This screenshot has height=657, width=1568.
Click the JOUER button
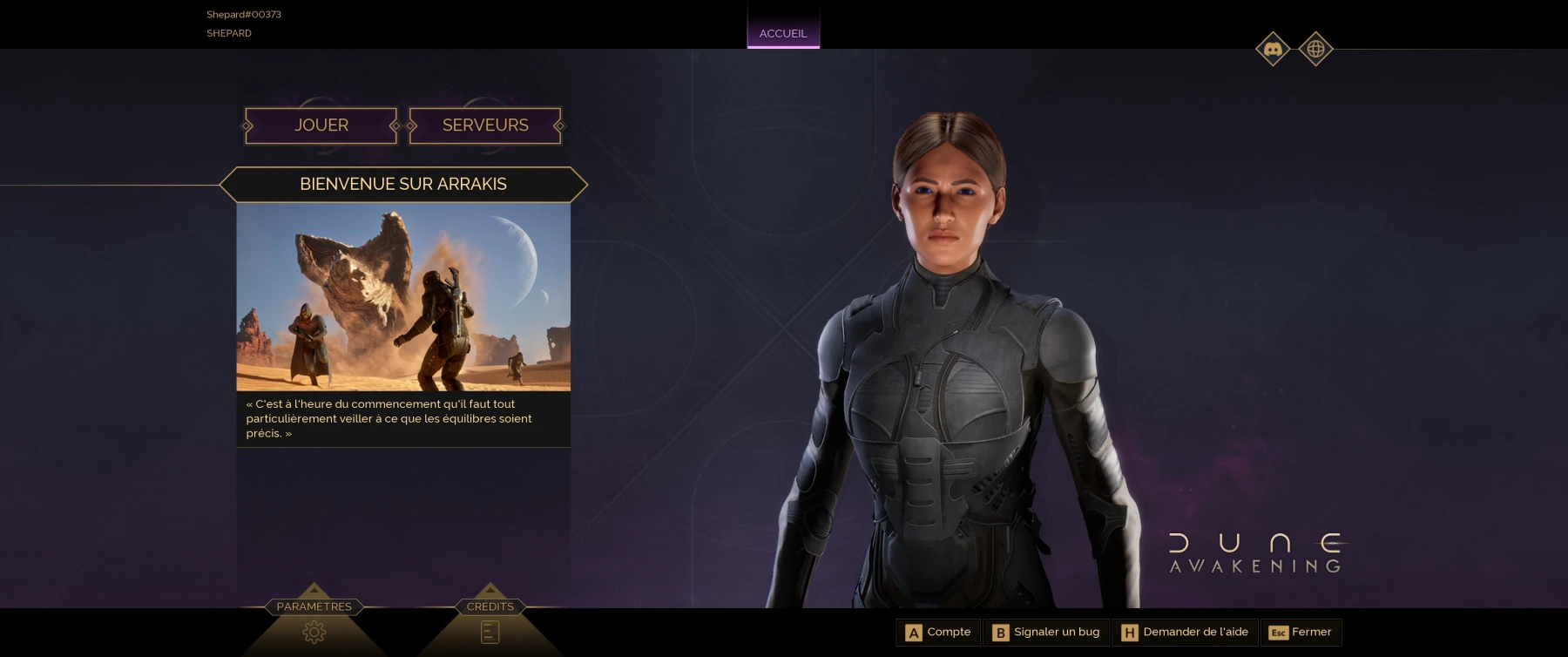(321, 125)
